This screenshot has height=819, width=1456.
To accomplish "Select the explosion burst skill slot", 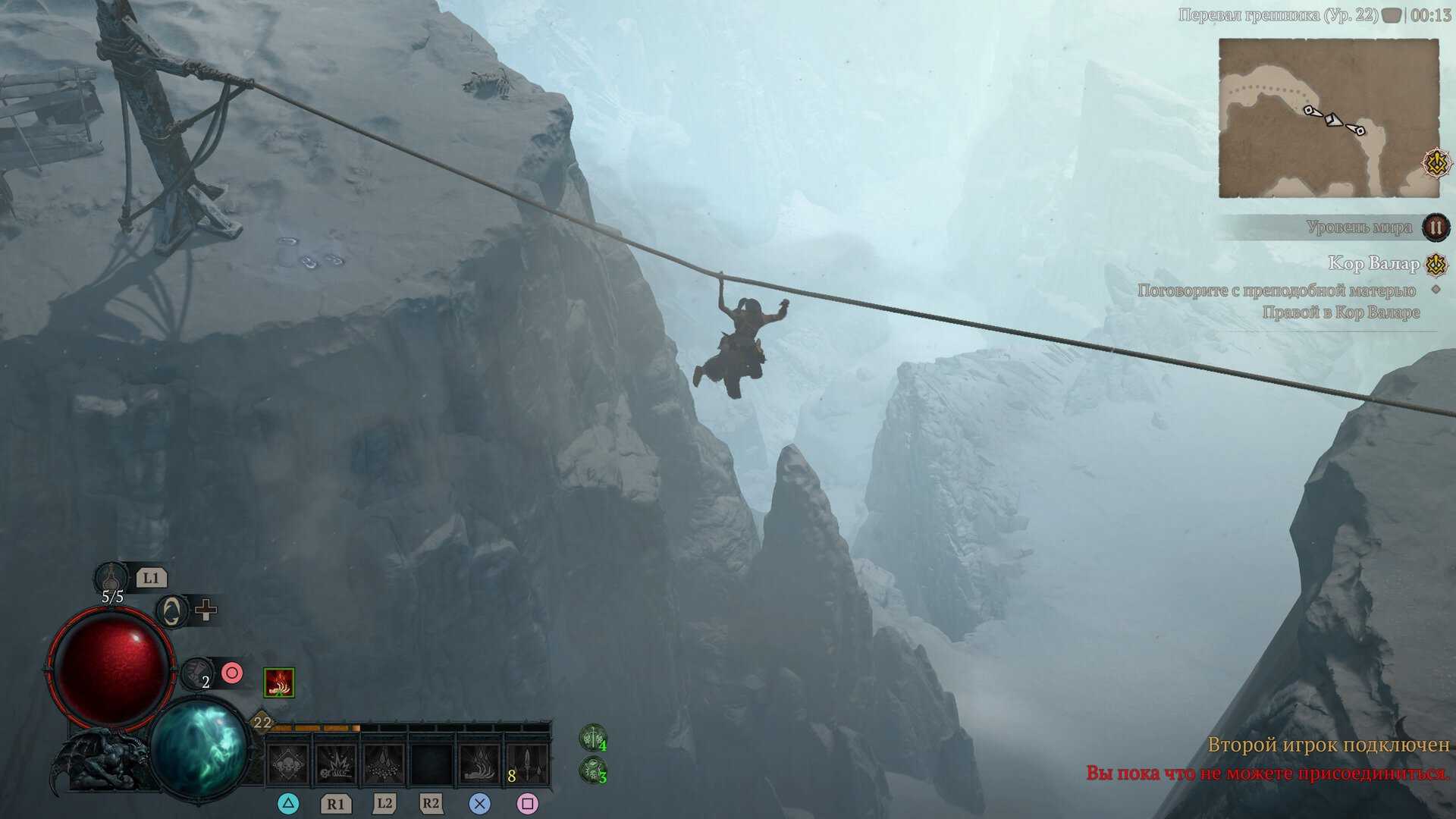I will pyautogui.click(x=336, y=764).
